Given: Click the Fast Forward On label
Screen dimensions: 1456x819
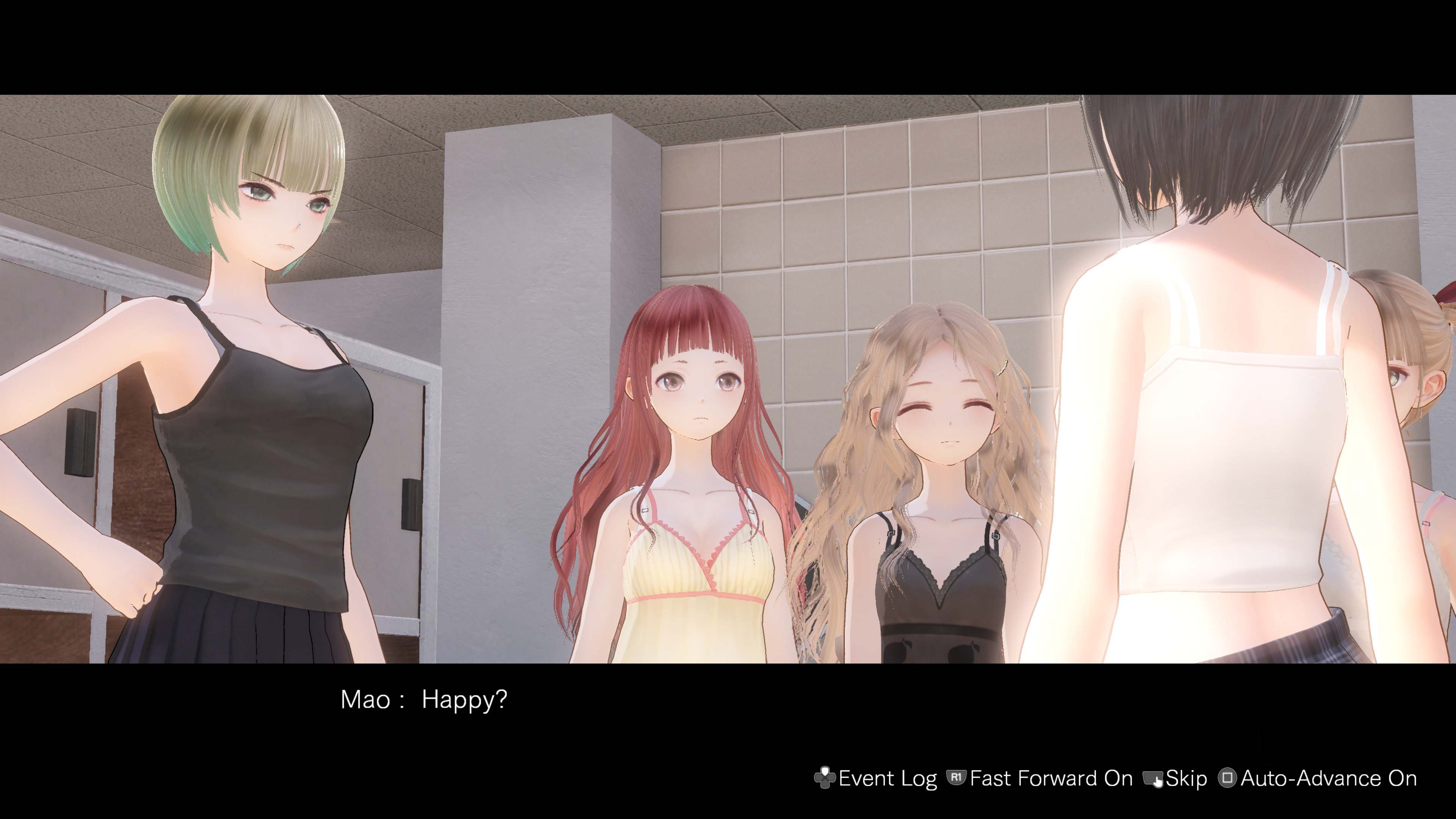Looking at the screenshot, I should 1051,778.
